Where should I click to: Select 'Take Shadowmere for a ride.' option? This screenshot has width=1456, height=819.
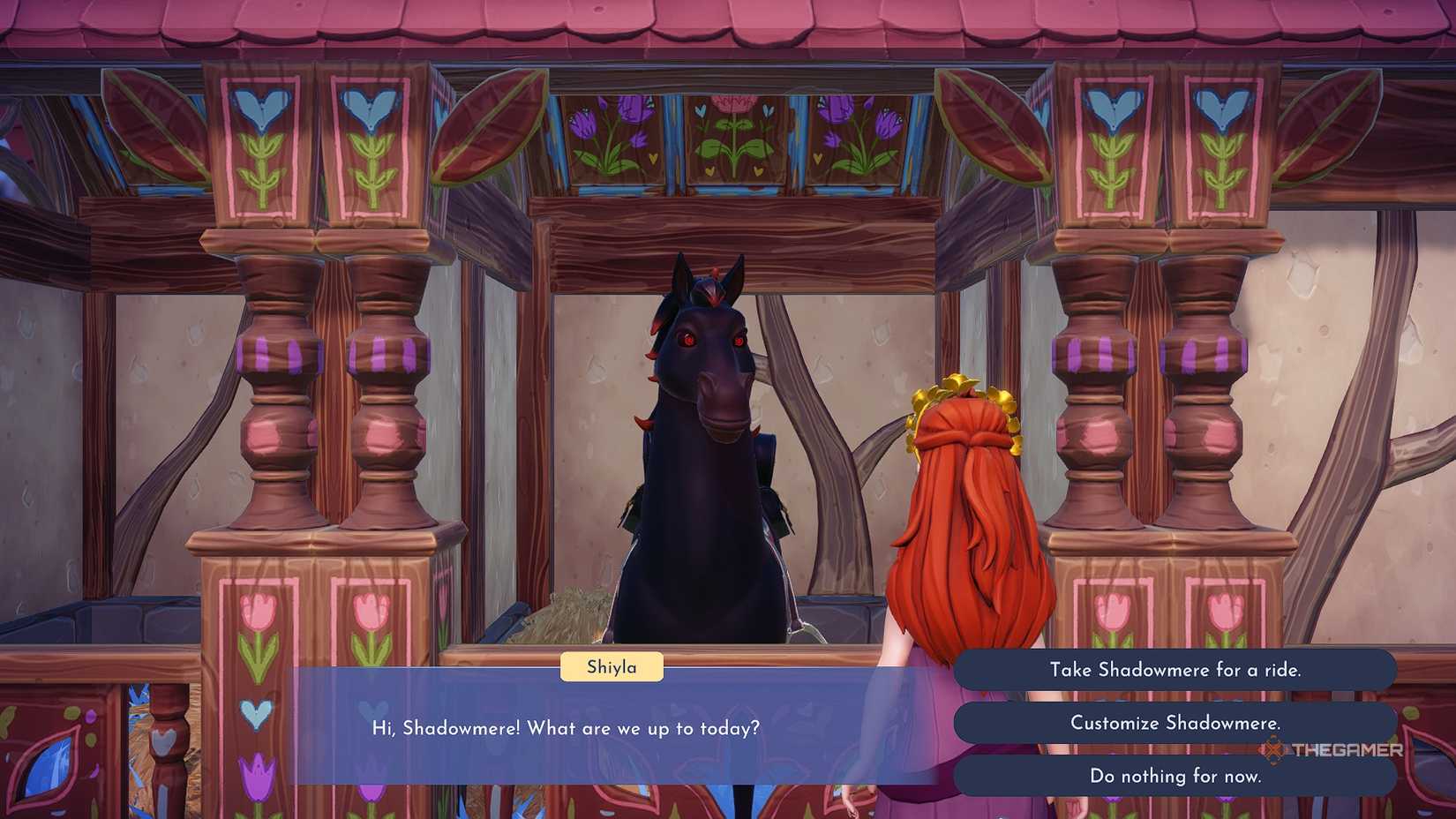click(x=1177, y=669)
